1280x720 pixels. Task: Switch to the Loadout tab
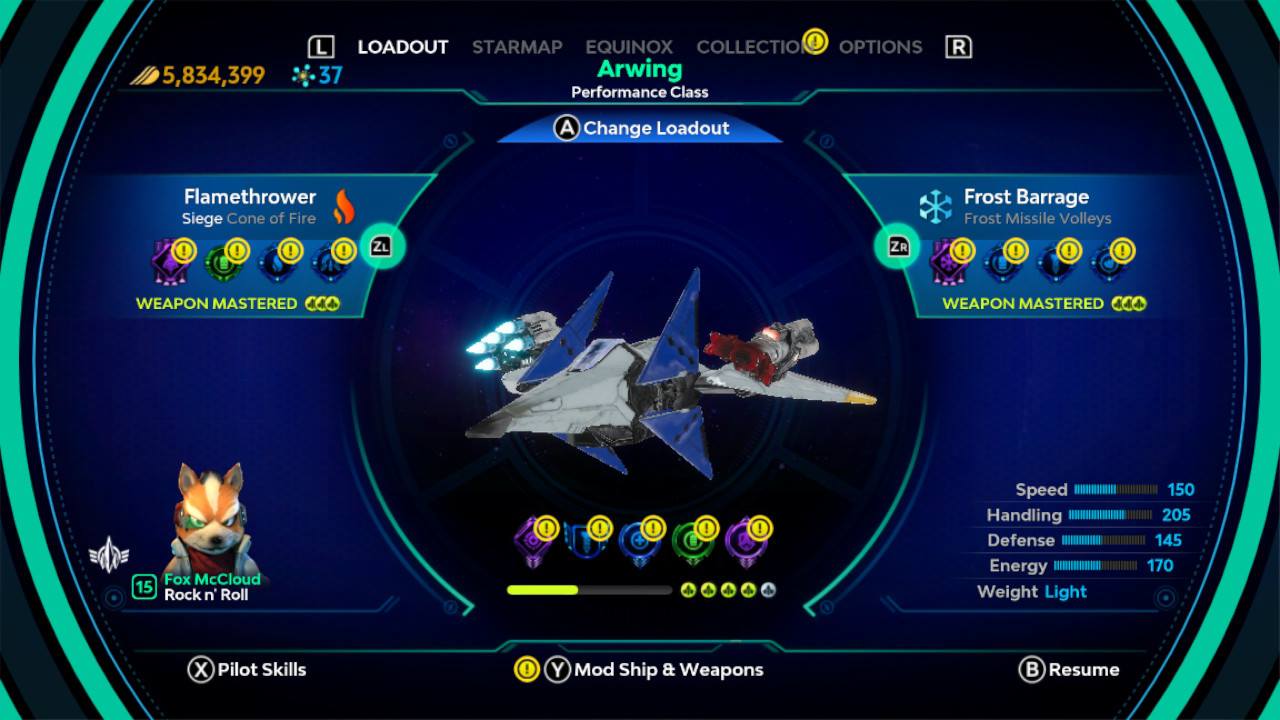point(402,47)
